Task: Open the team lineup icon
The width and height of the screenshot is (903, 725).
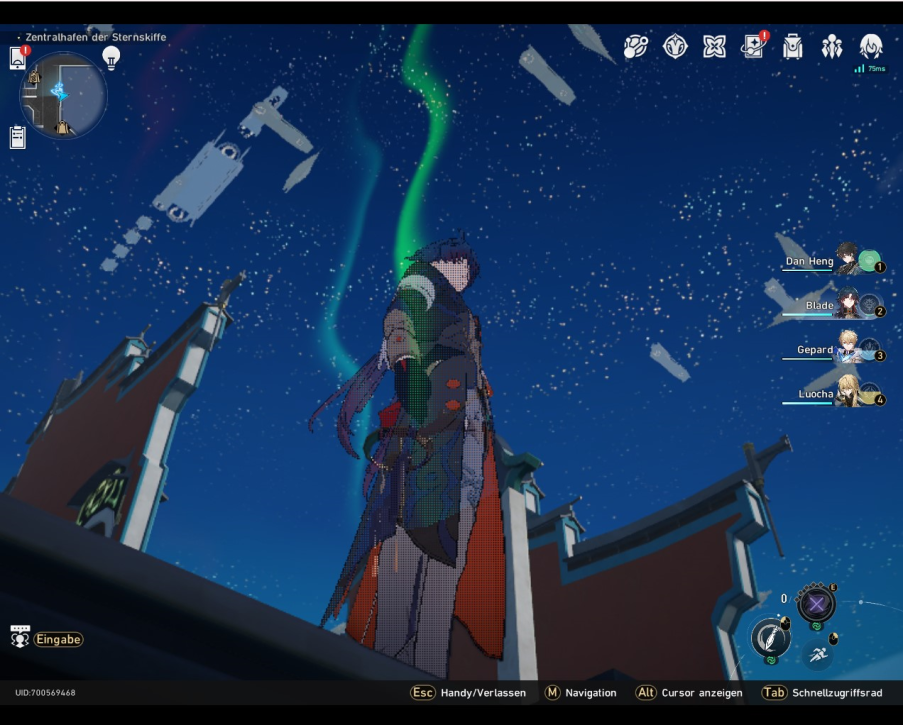Action: (x=832, y=47)
